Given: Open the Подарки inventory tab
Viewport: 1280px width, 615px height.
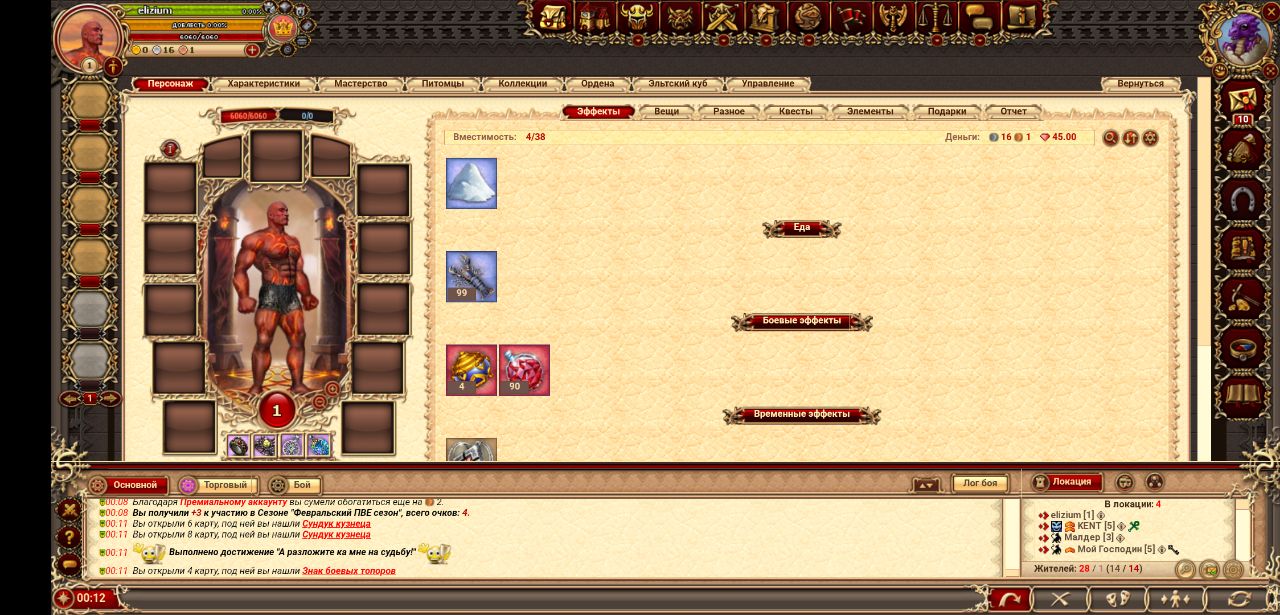Looking at the screenshot, I should point(946,111).
